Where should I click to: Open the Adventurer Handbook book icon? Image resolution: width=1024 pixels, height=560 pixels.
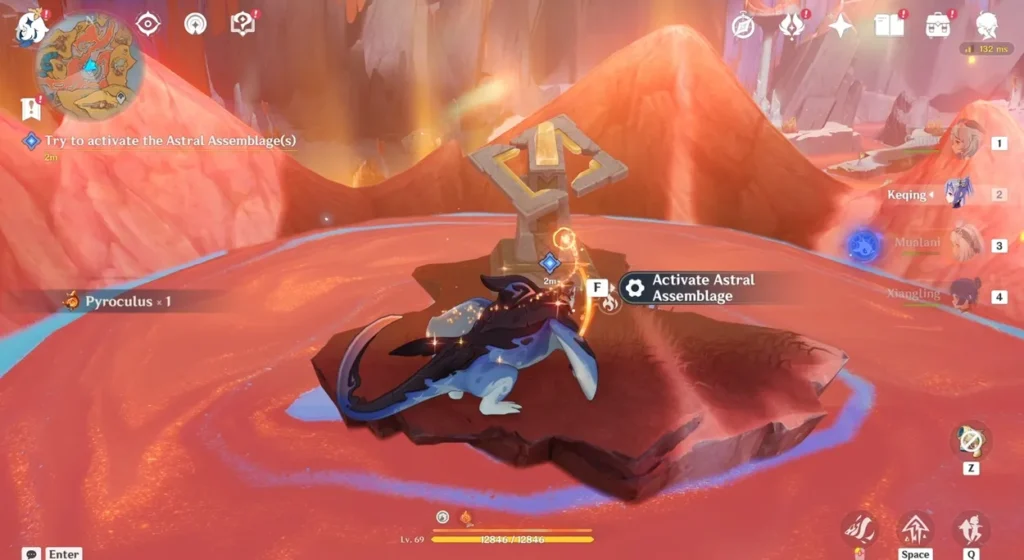[889, 26]
